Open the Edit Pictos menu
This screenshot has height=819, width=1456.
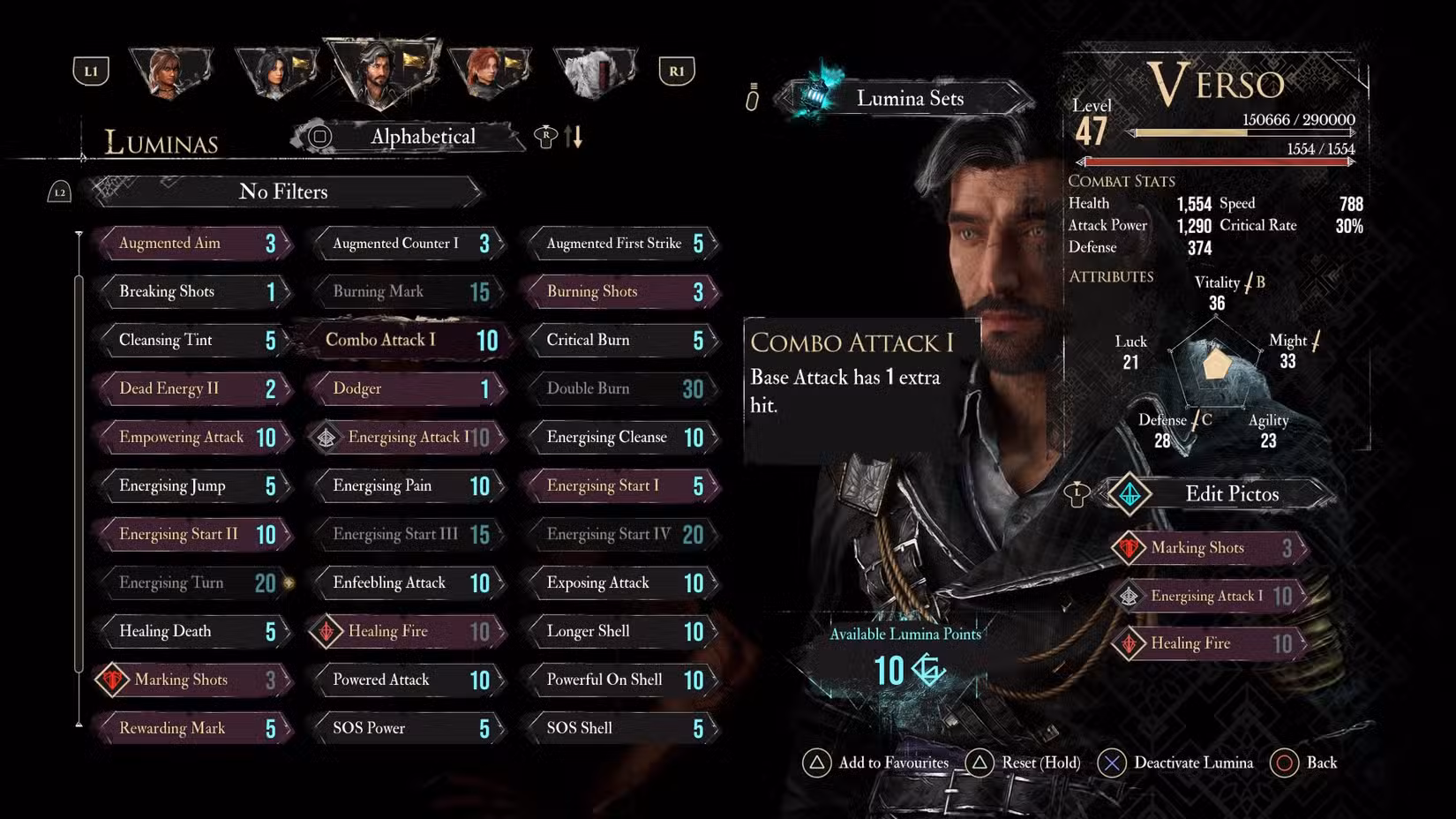1230,494
